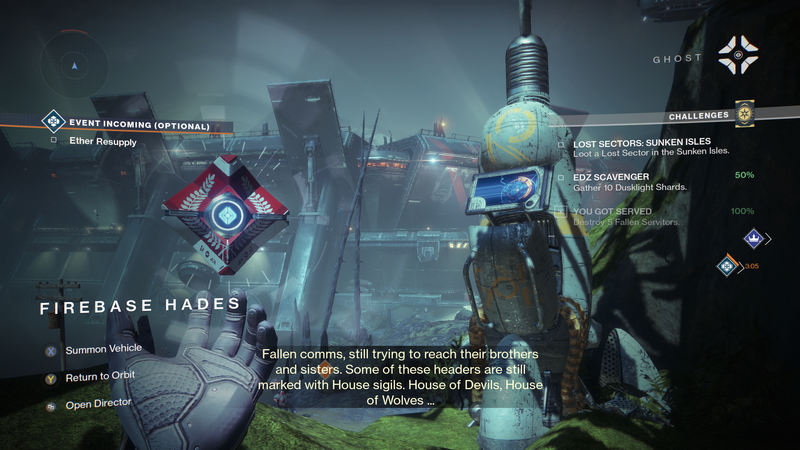Click the gold Challenges banner icon
The image size is (800, 450).
[743, 114]
